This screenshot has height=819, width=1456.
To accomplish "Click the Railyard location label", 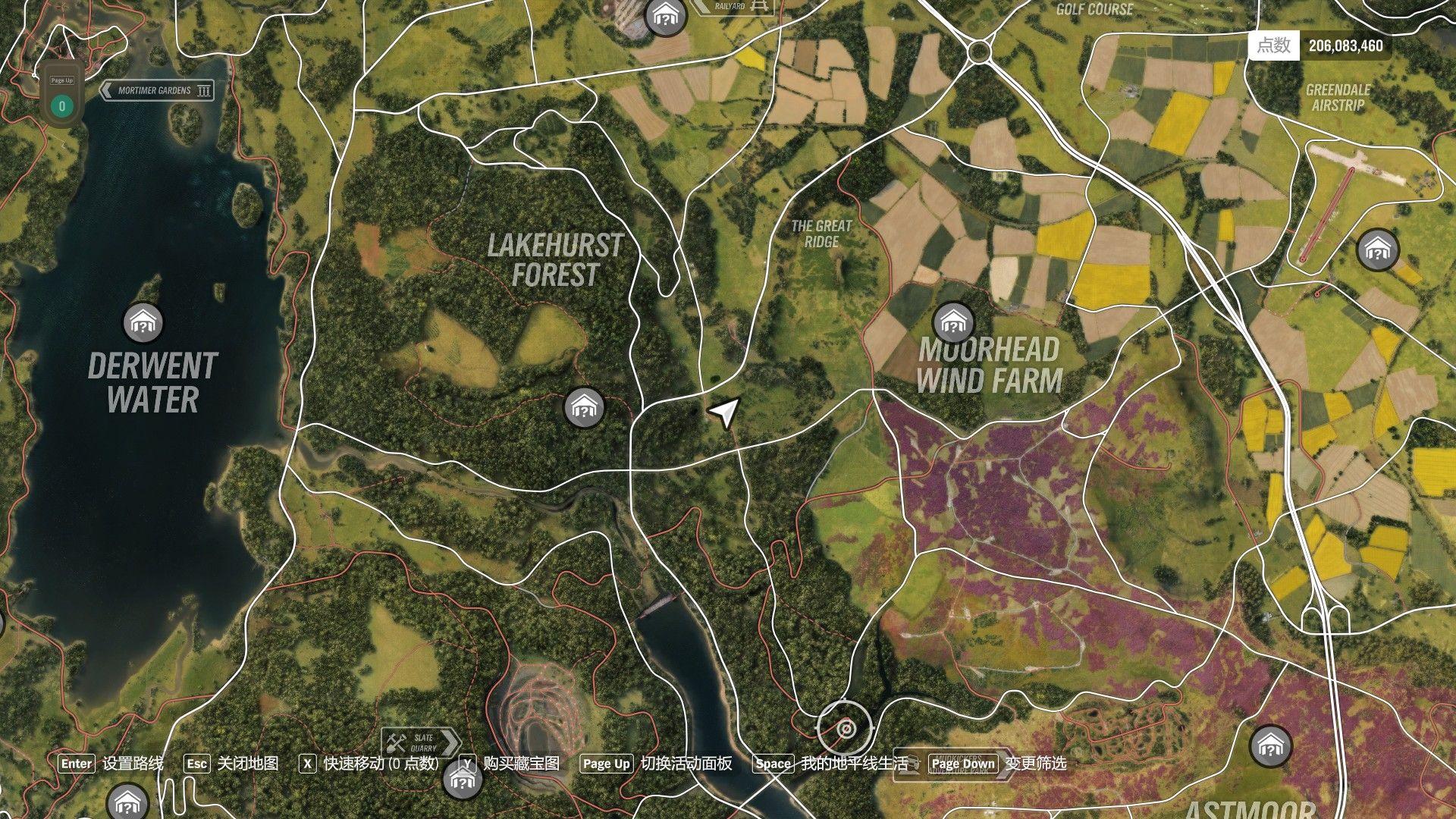I will (x=733, y=7).
